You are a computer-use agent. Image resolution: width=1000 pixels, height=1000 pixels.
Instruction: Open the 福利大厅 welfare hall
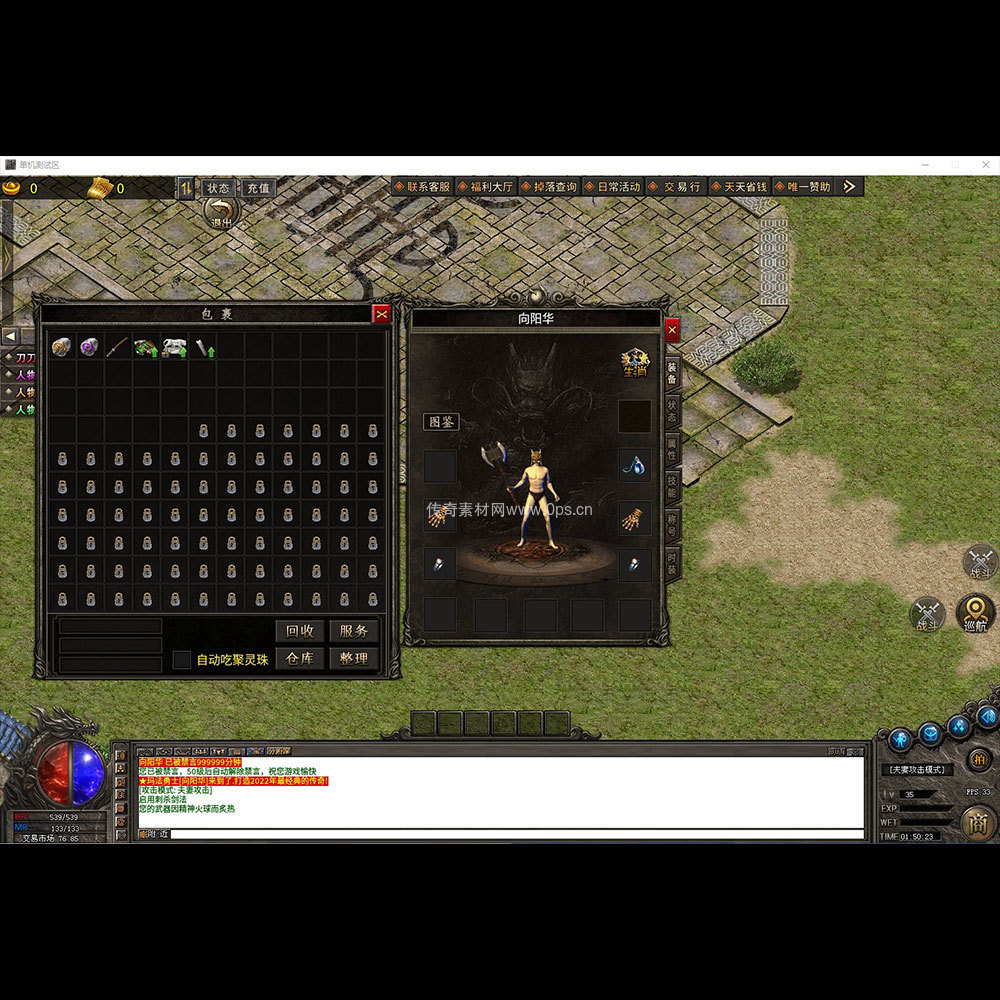[x=486, y=187]
